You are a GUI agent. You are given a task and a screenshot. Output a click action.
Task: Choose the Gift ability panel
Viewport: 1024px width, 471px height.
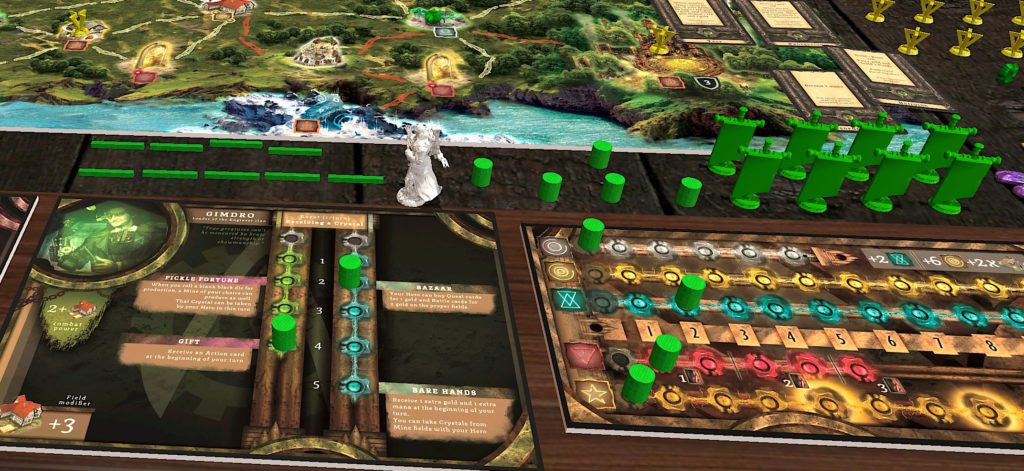click(x=190, y=351)
